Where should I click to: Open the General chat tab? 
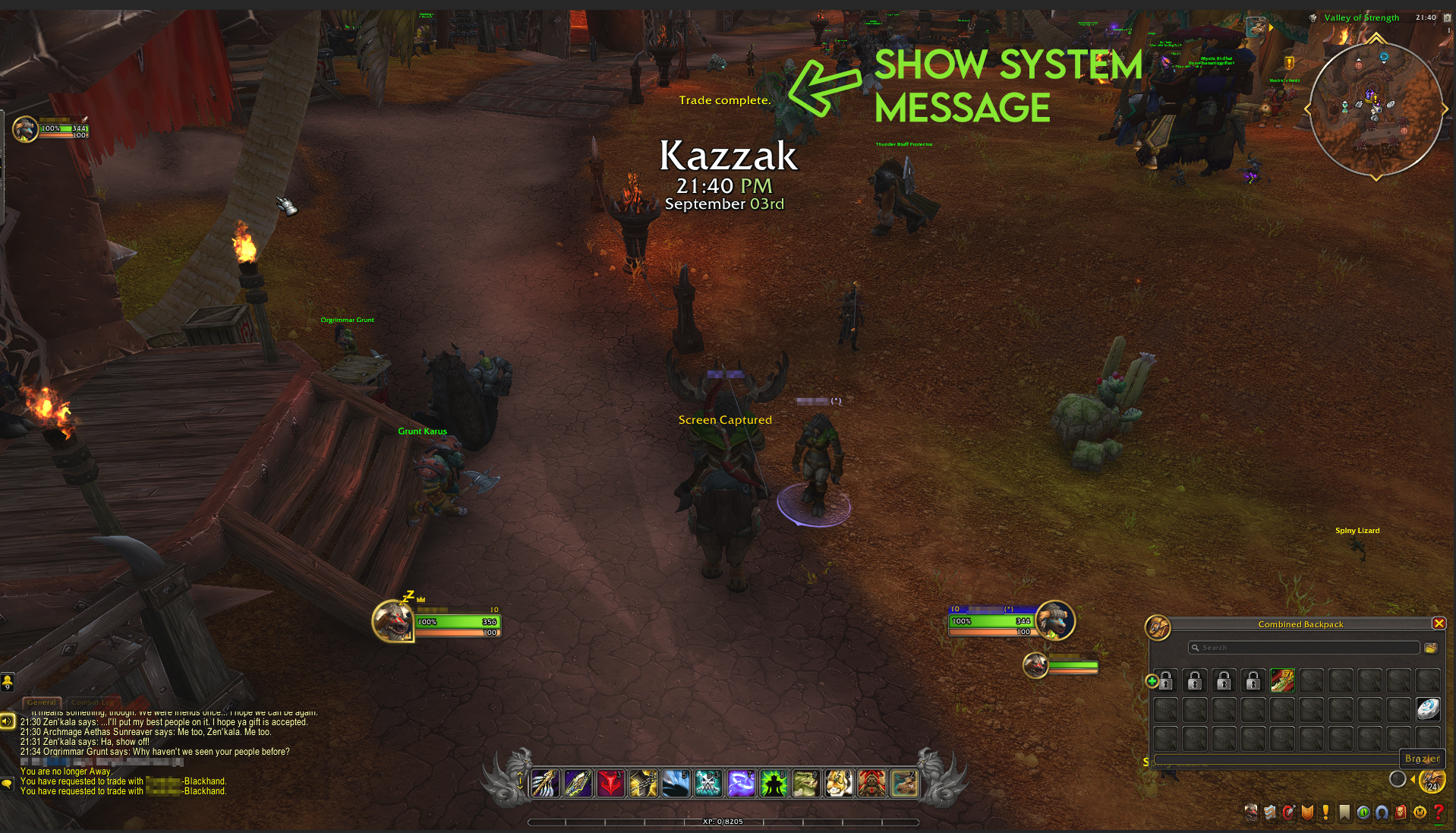click(43, 702)
